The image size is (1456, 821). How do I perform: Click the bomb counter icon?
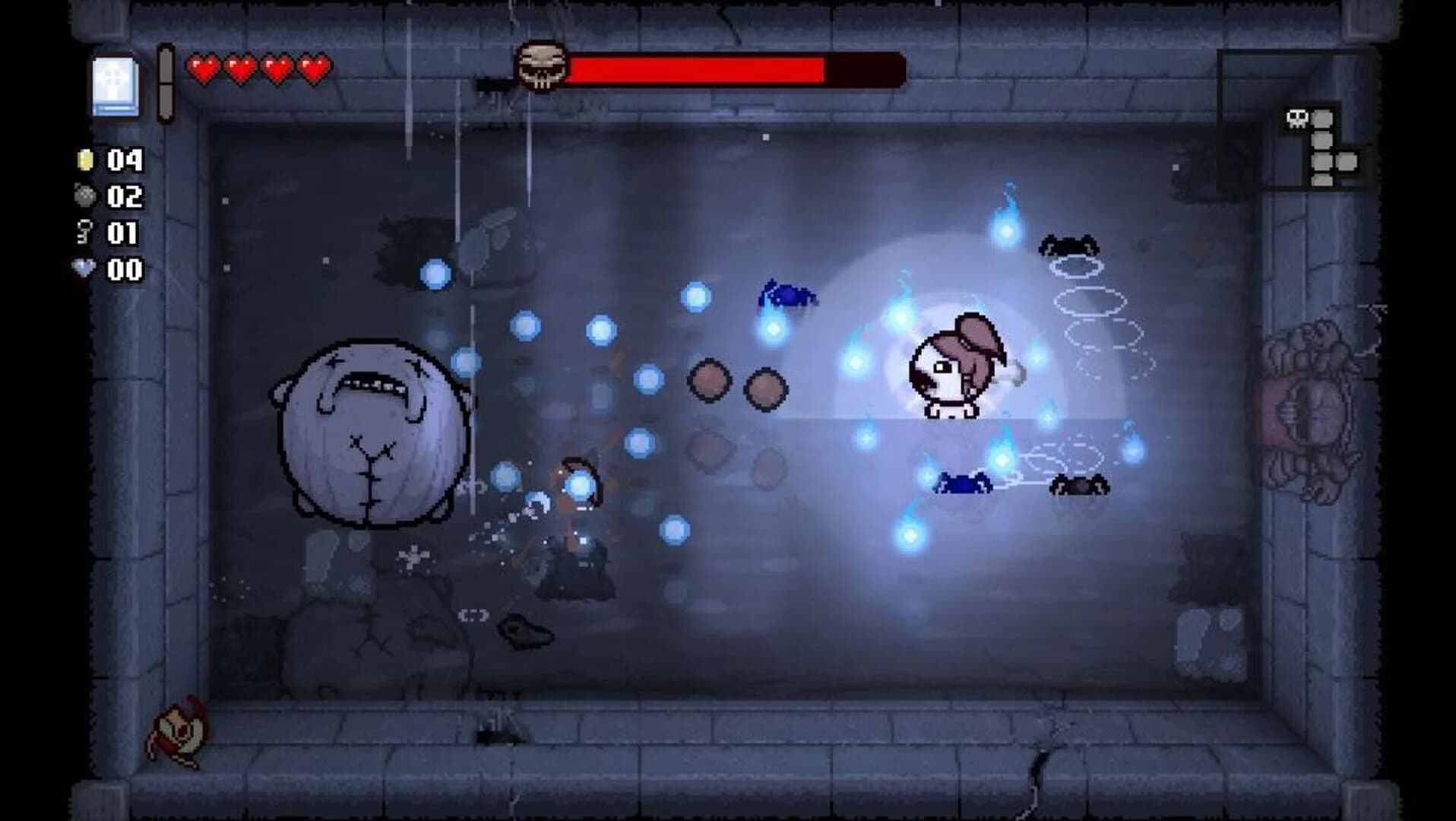tap(87, 195)
